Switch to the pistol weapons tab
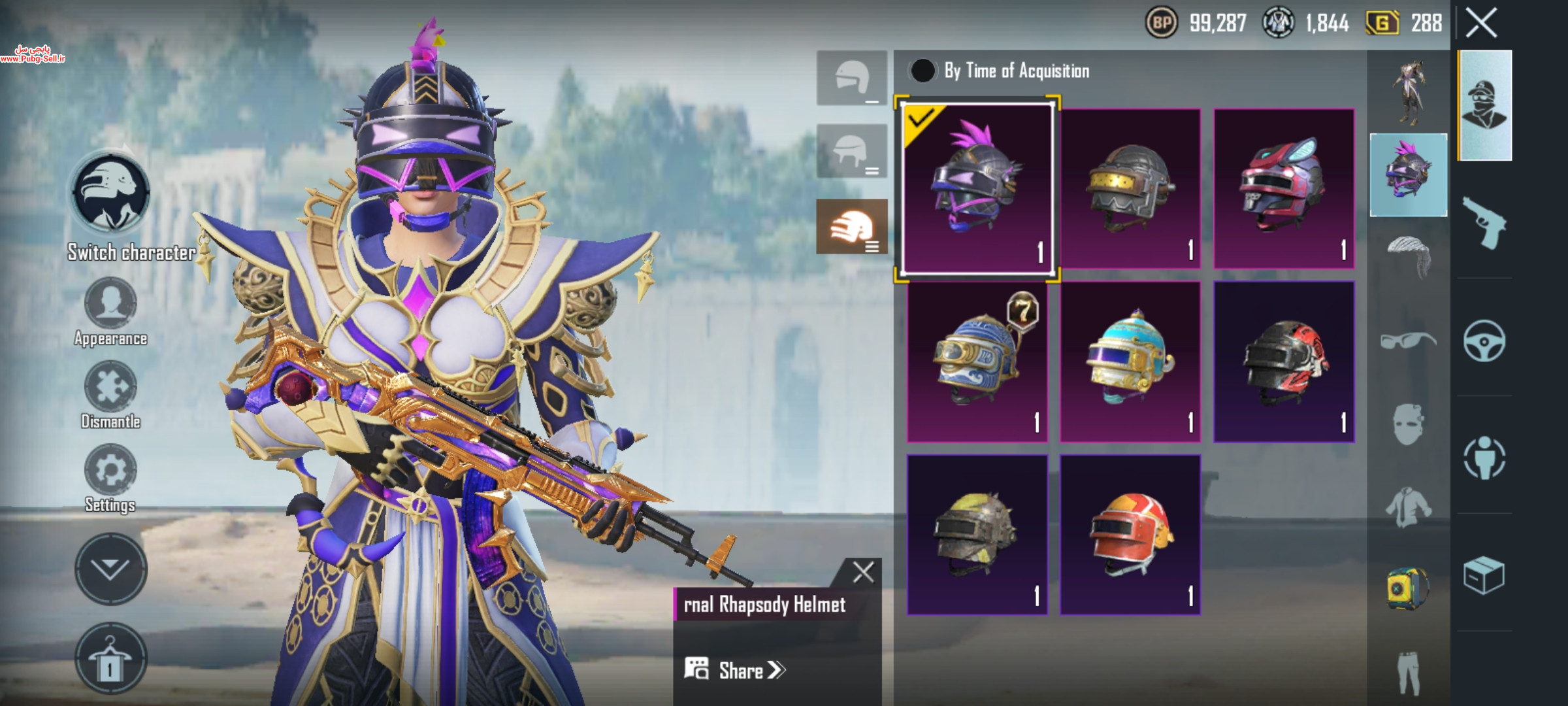 [1484, 222]
